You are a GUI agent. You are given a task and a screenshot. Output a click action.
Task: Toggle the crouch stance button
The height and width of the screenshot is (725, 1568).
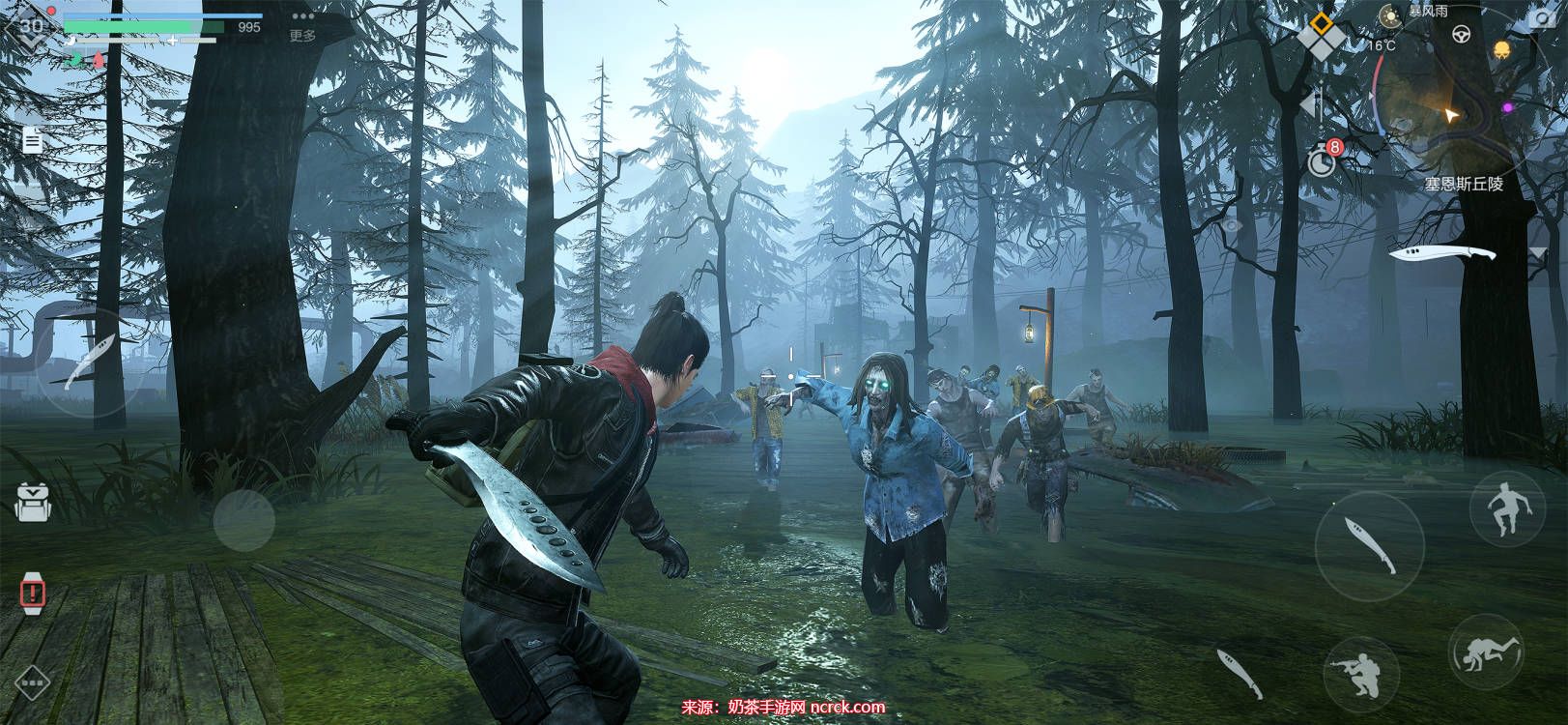(1360, 672)
